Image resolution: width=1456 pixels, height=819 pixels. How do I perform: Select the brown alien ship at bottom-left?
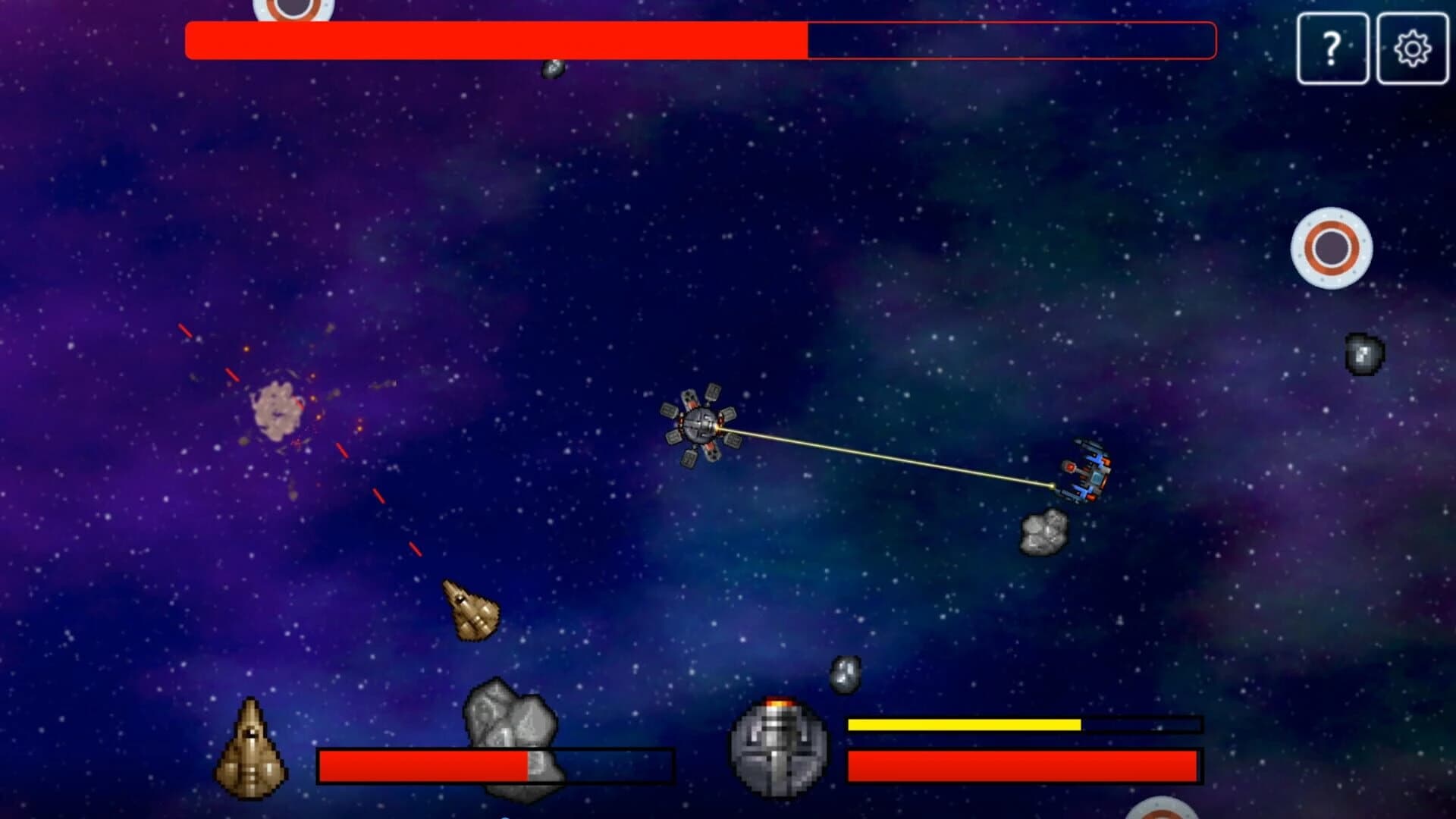pyautogui.click(x=252, y=747)
